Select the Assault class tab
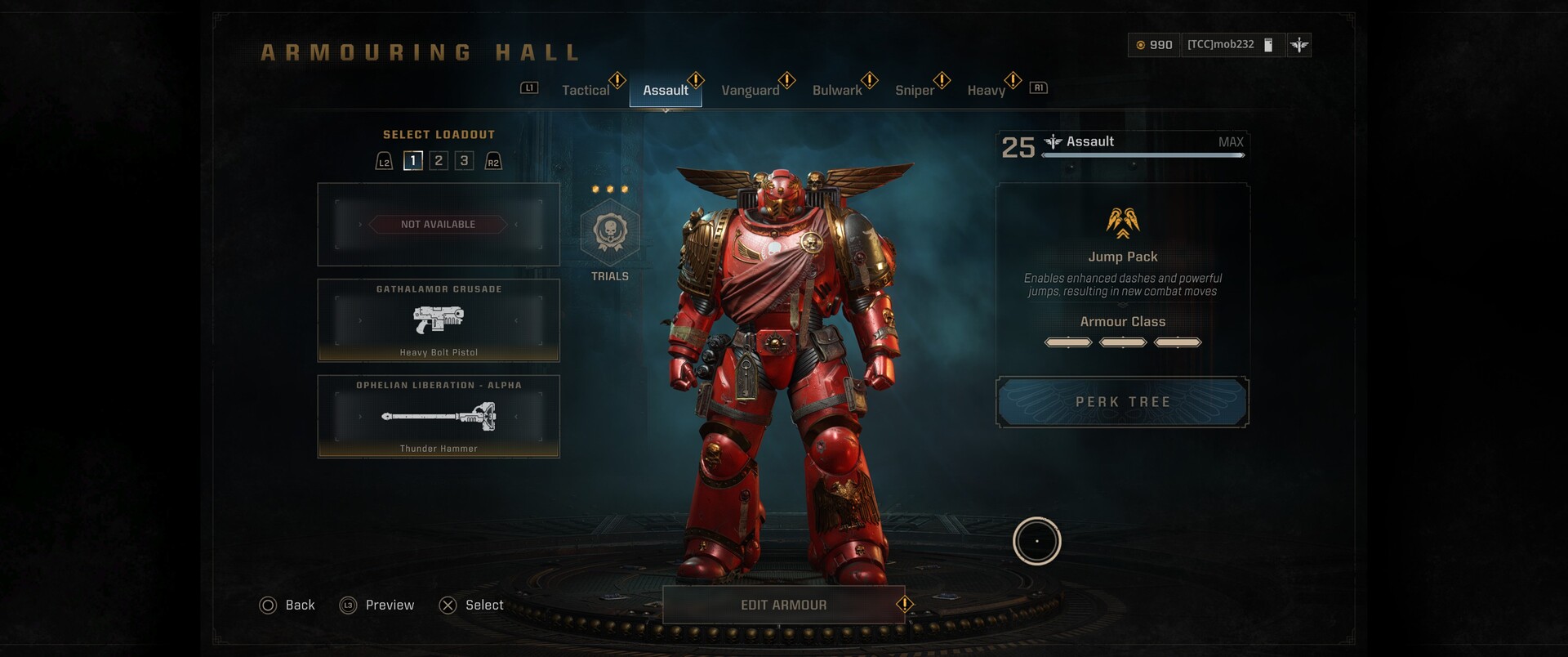This screenshot has height=657, width=1568. pos(666,91)
